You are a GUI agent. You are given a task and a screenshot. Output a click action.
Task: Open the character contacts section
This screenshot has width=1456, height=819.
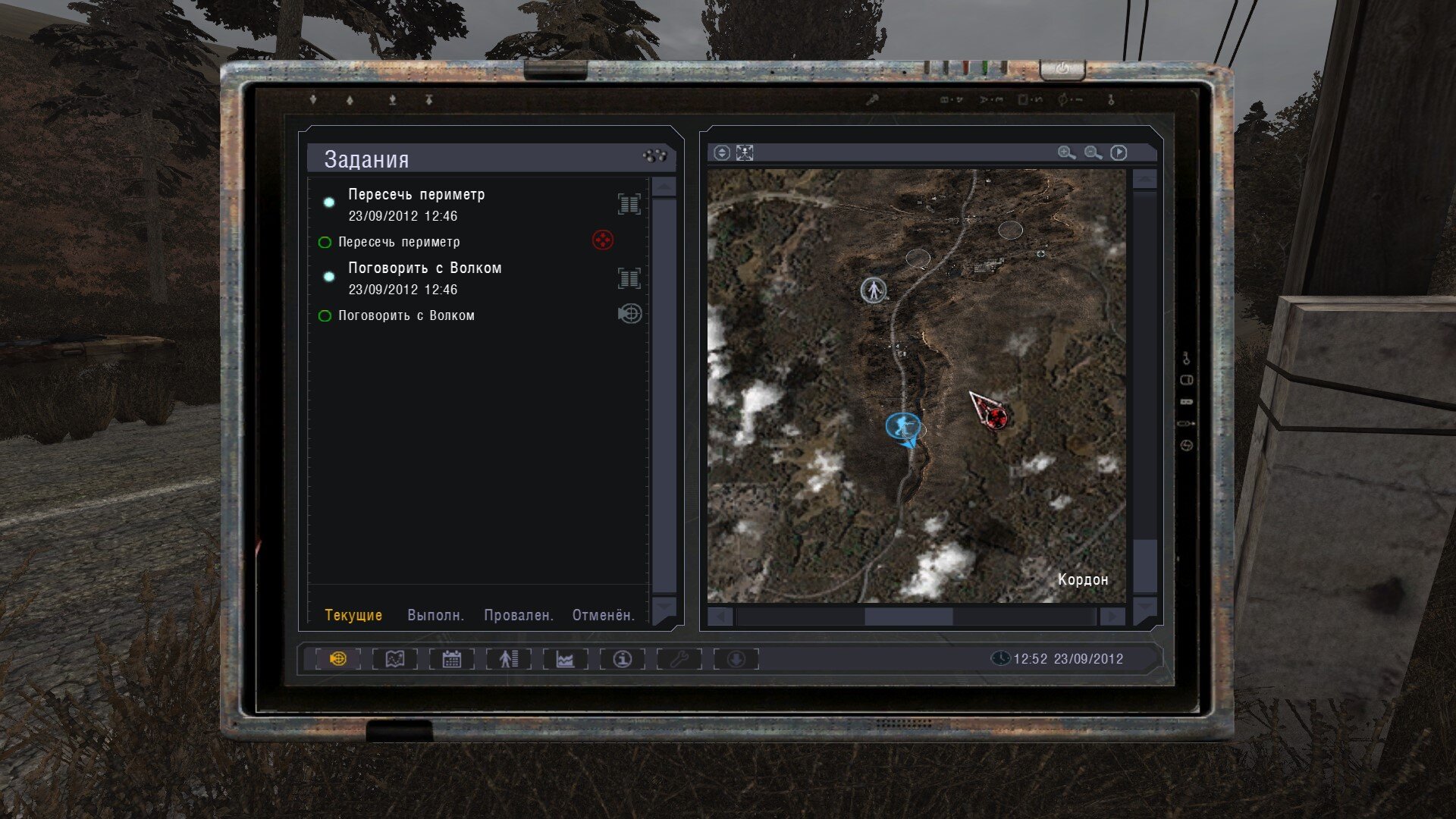[x=508, y=659]
